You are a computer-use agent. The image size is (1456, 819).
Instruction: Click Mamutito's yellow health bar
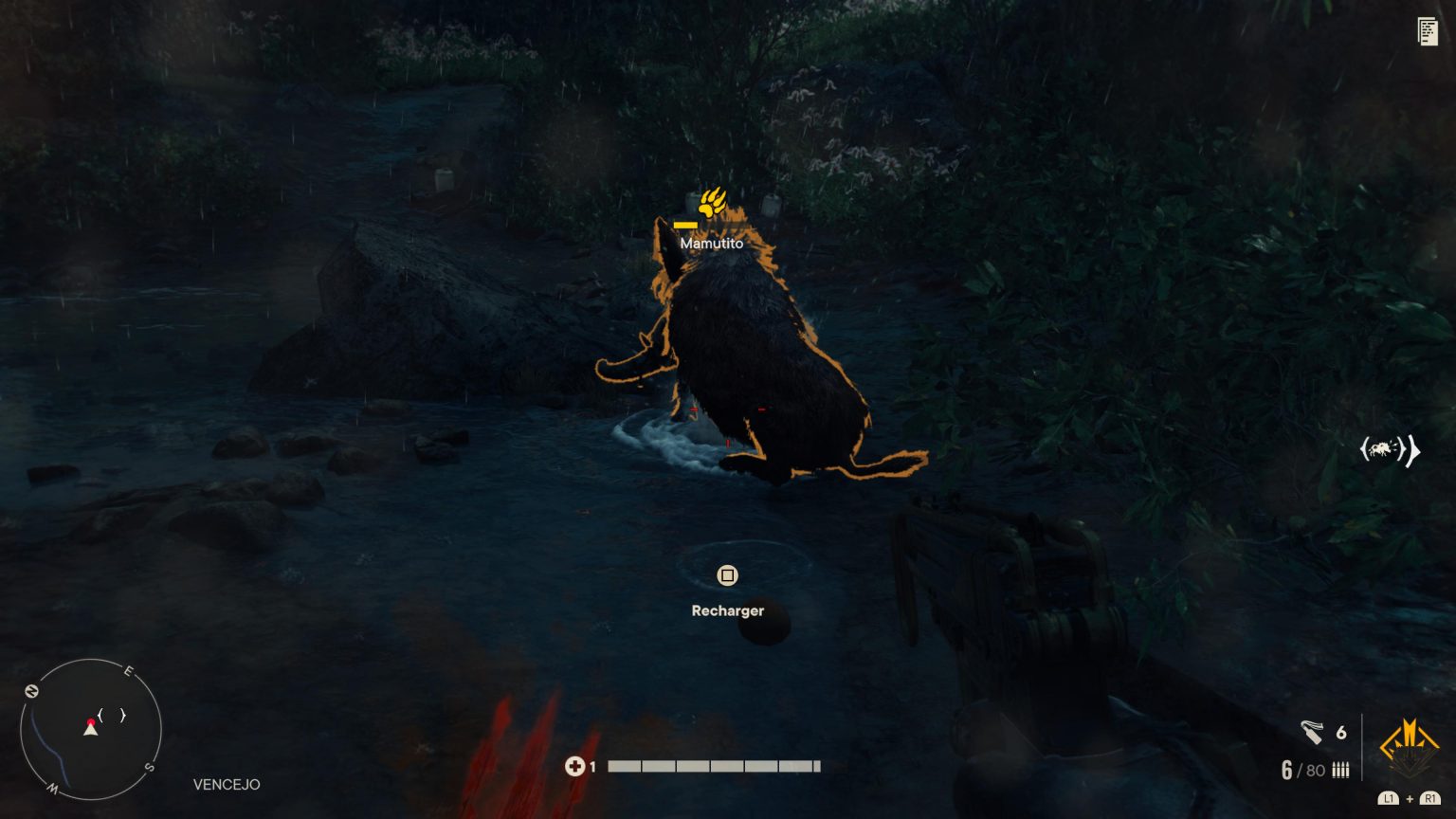(684, 225)
